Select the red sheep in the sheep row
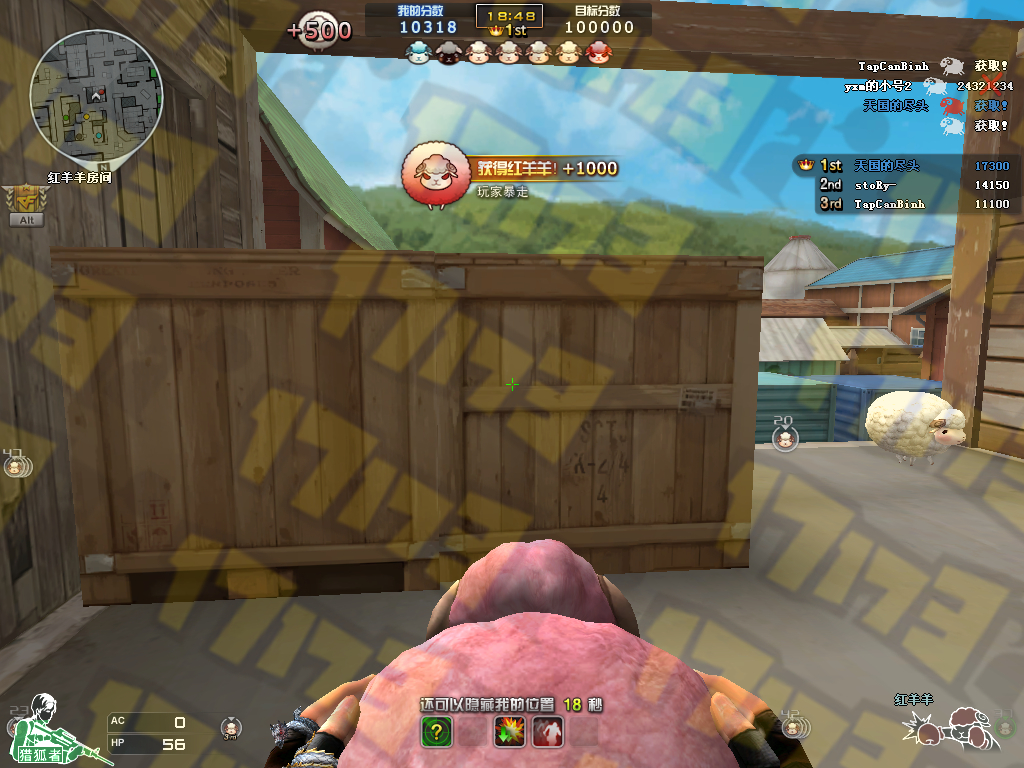The width and height of the screenshot is (1024, 768). click(x=597, y=53)
